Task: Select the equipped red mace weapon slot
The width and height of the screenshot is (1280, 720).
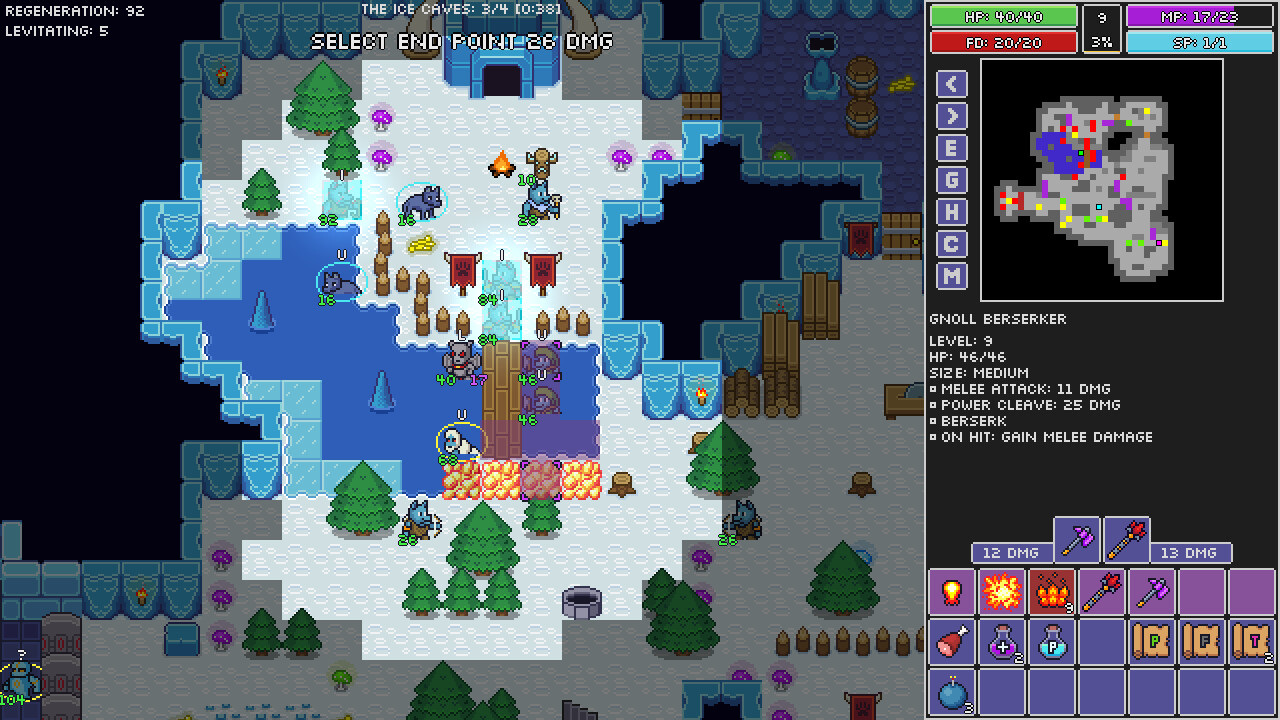Action: 1126,541
